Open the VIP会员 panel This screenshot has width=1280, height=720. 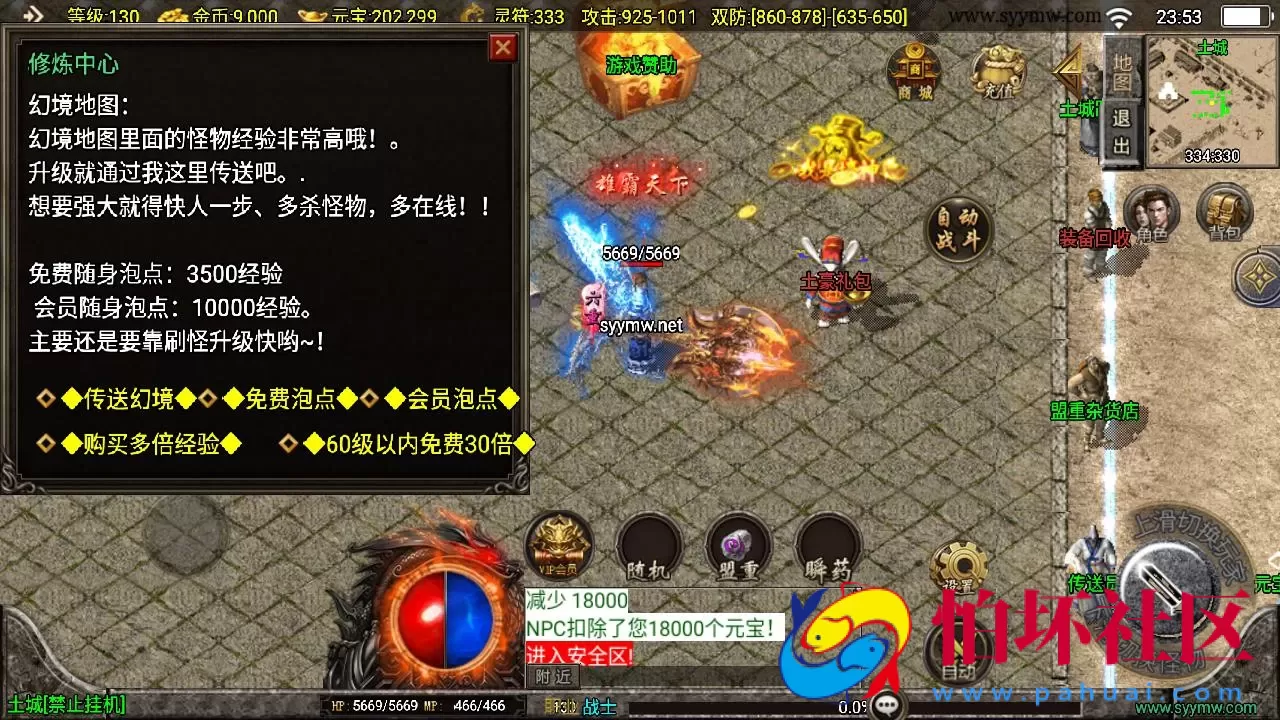point(558,545)
